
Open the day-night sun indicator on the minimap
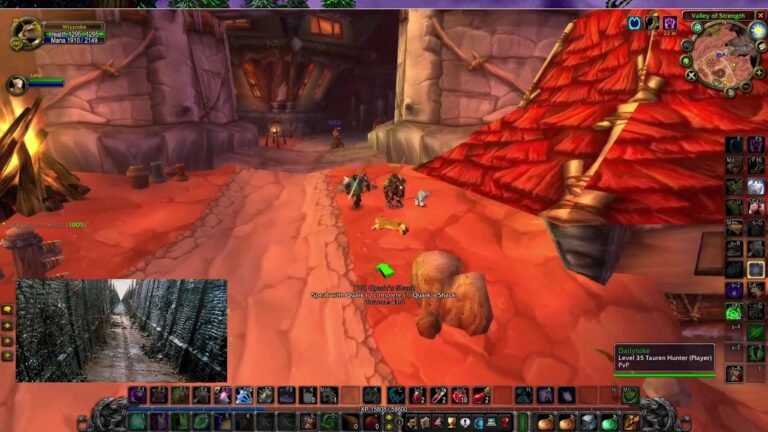(757, 30)
